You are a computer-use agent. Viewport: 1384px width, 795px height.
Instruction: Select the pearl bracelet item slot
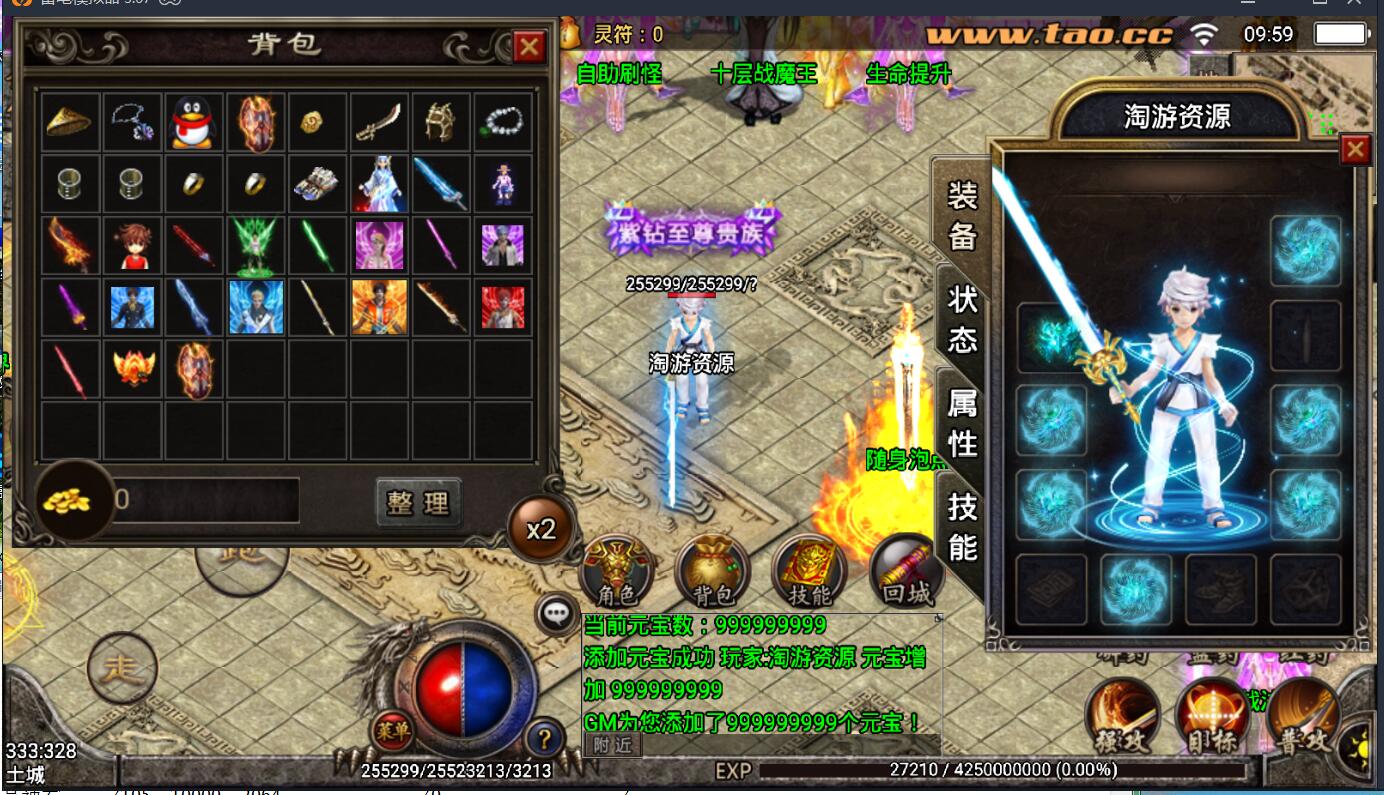point(502,123)
